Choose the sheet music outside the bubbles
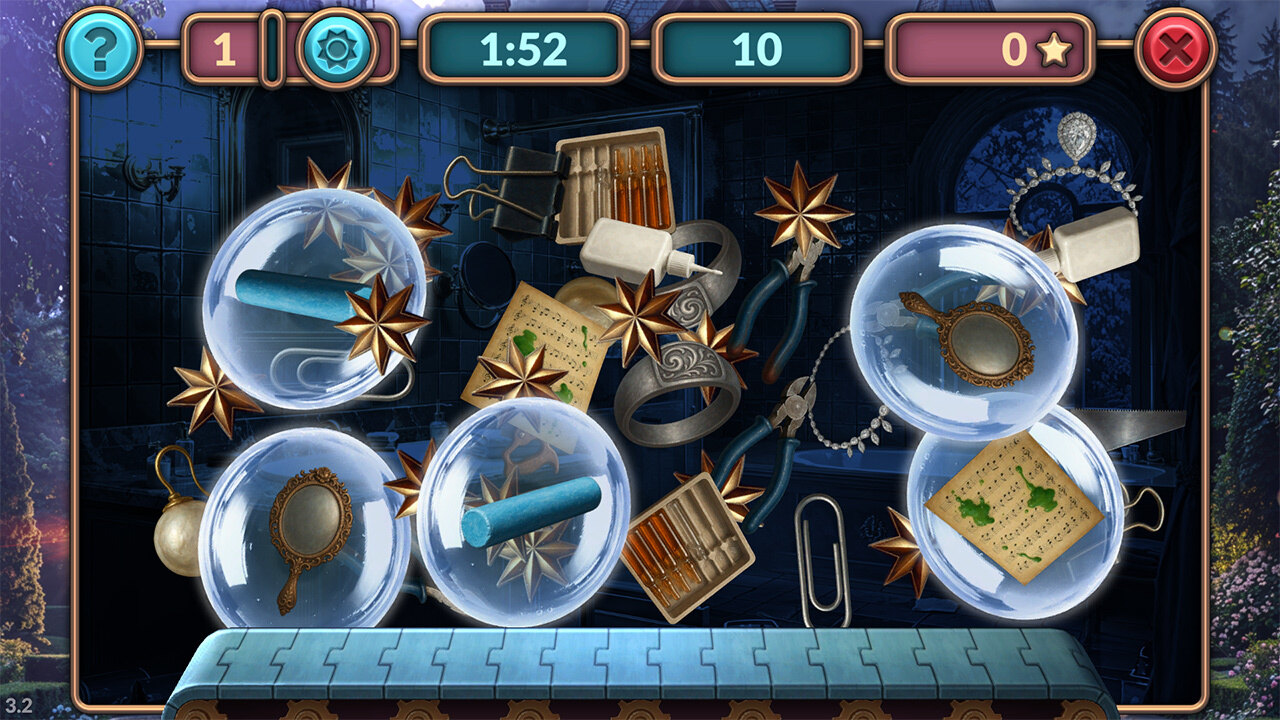 (x=538, y=338)
